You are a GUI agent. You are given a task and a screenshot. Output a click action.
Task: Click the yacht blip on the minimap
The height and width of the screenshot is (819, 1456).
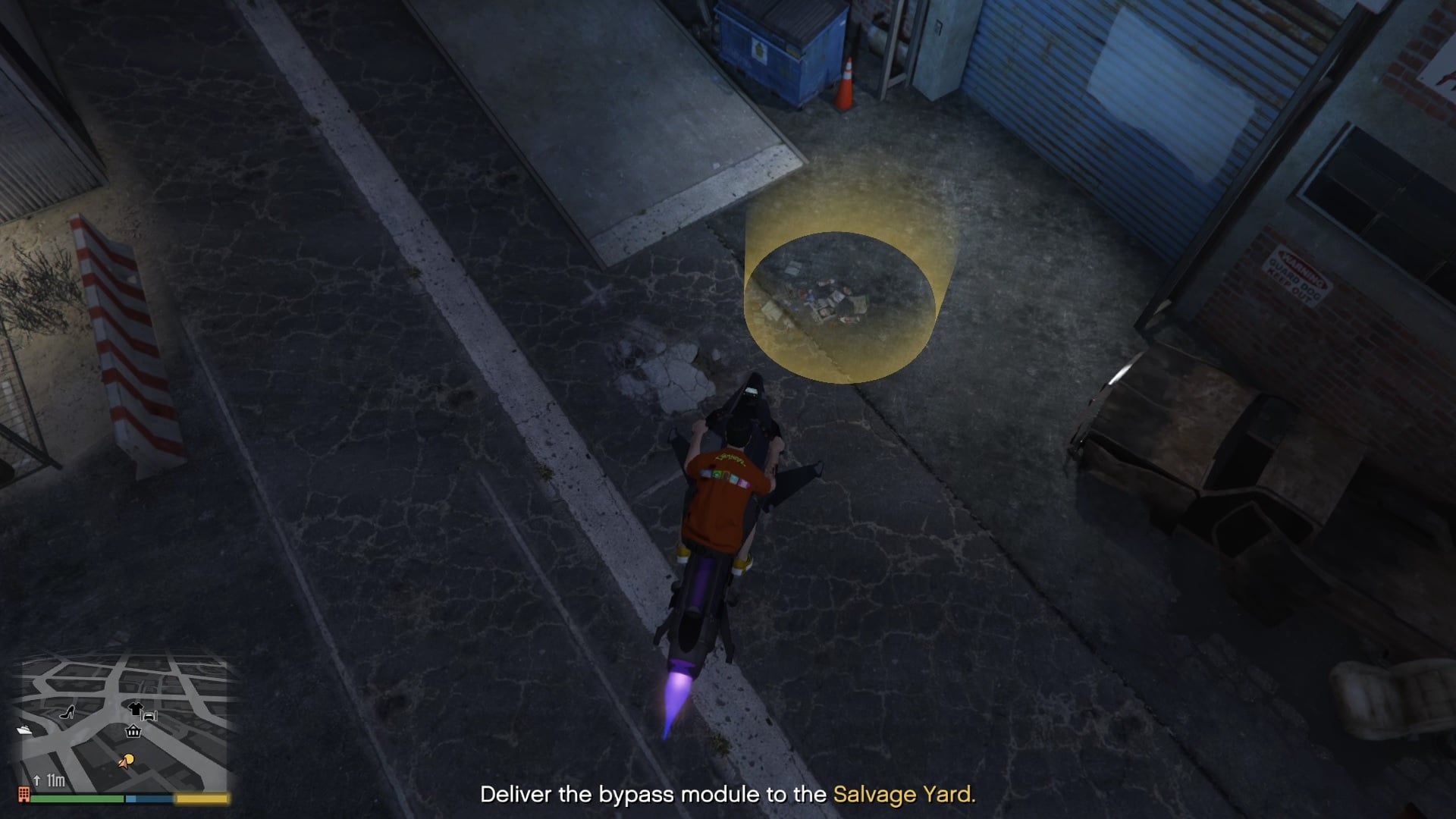click(24, 730)
